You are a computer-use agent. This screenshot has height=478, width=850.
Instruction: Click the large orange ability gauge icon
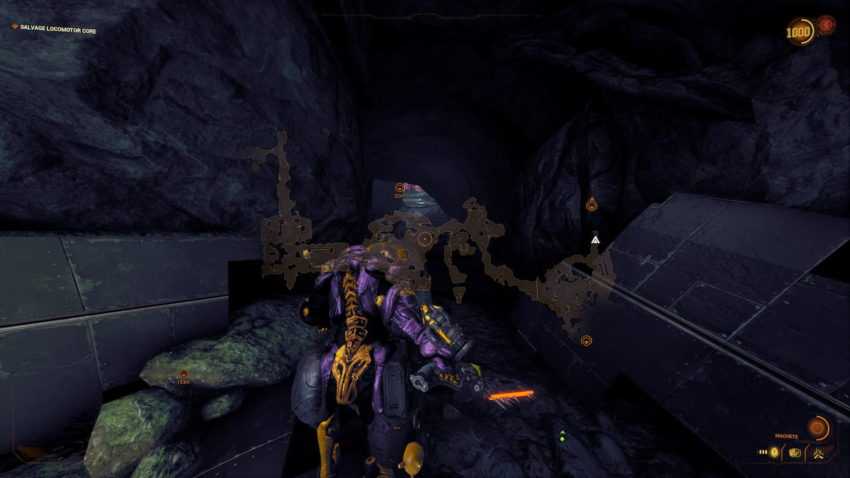click(818, 429)
